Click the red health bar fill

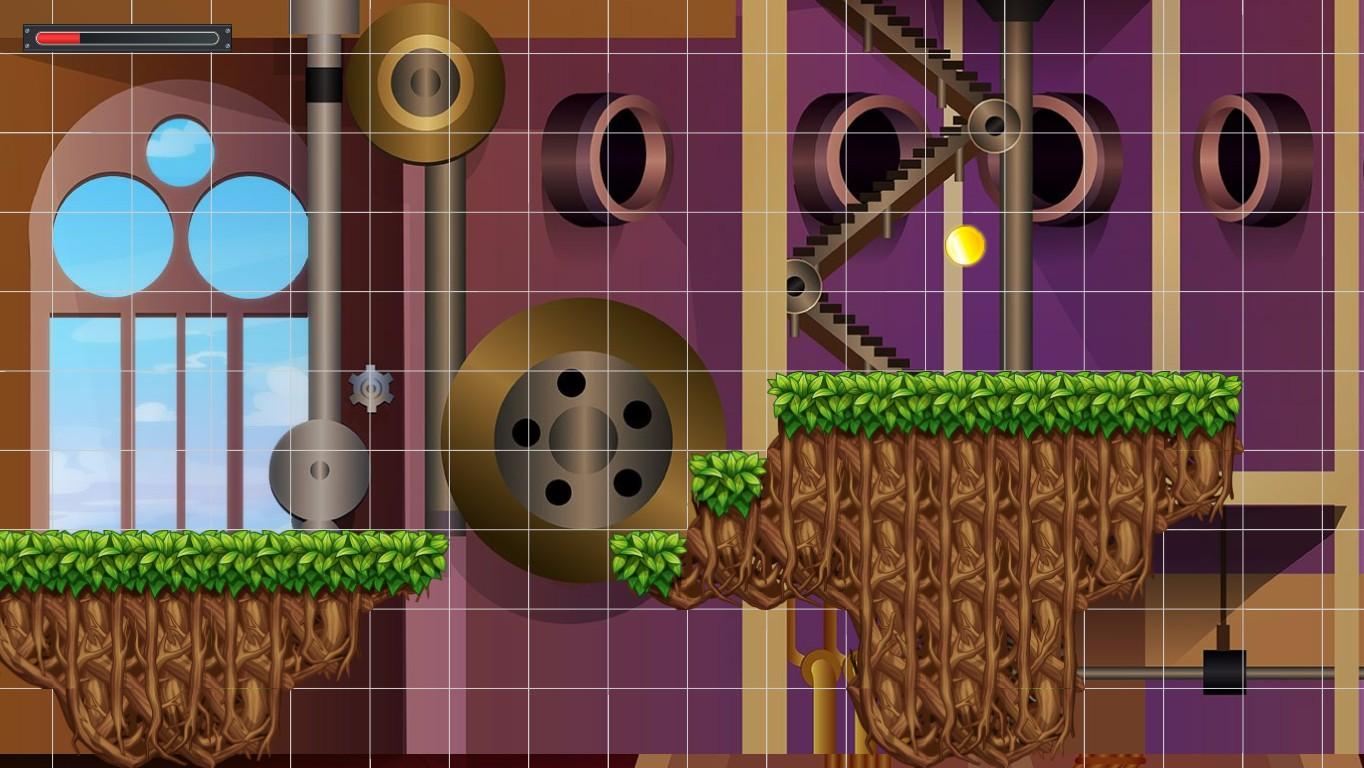(x=58, y=37)
